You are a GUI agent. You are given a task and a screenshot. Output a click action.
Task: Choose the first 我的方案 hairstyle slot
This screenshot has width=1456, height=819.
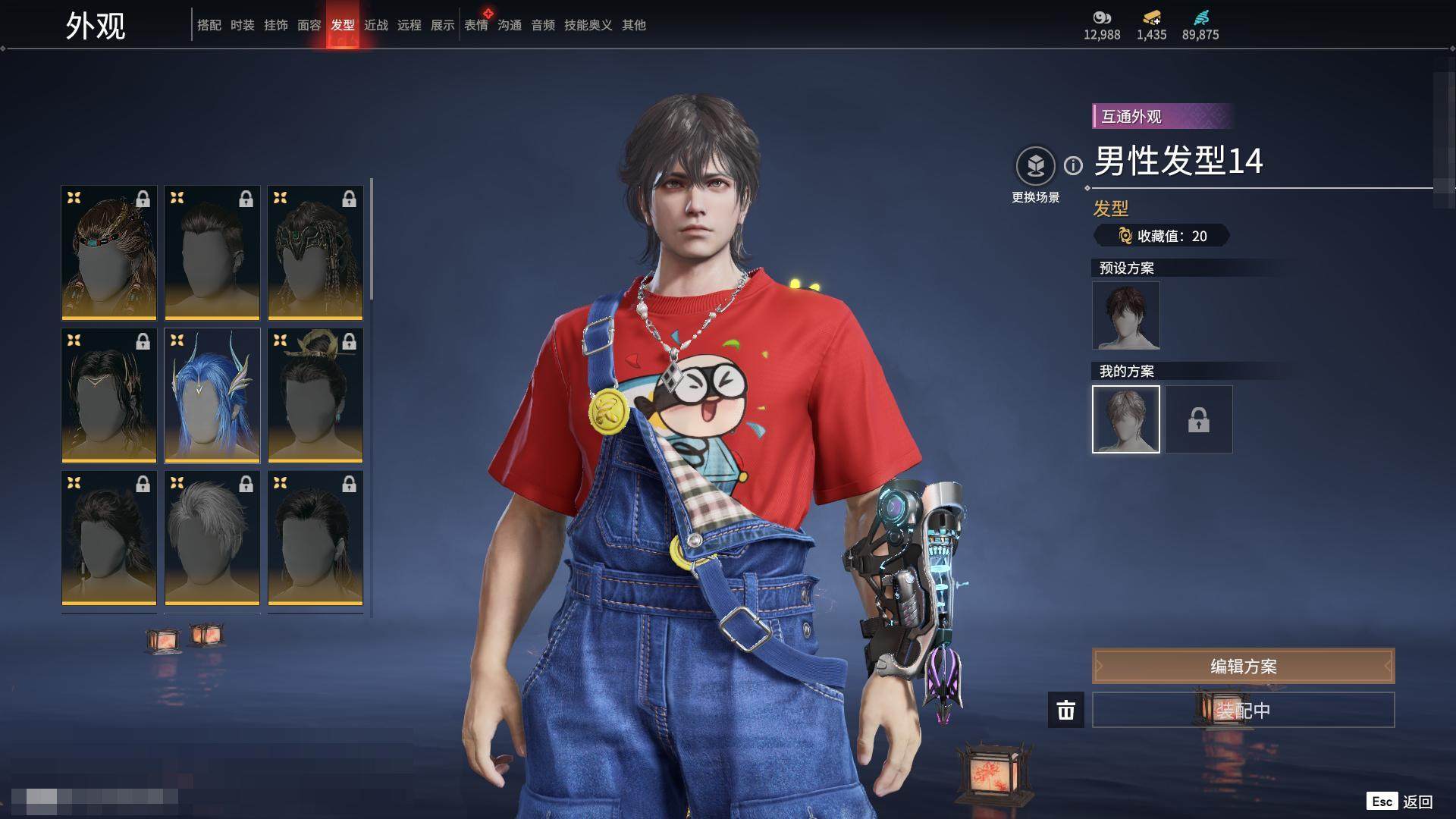point(1125,419)
